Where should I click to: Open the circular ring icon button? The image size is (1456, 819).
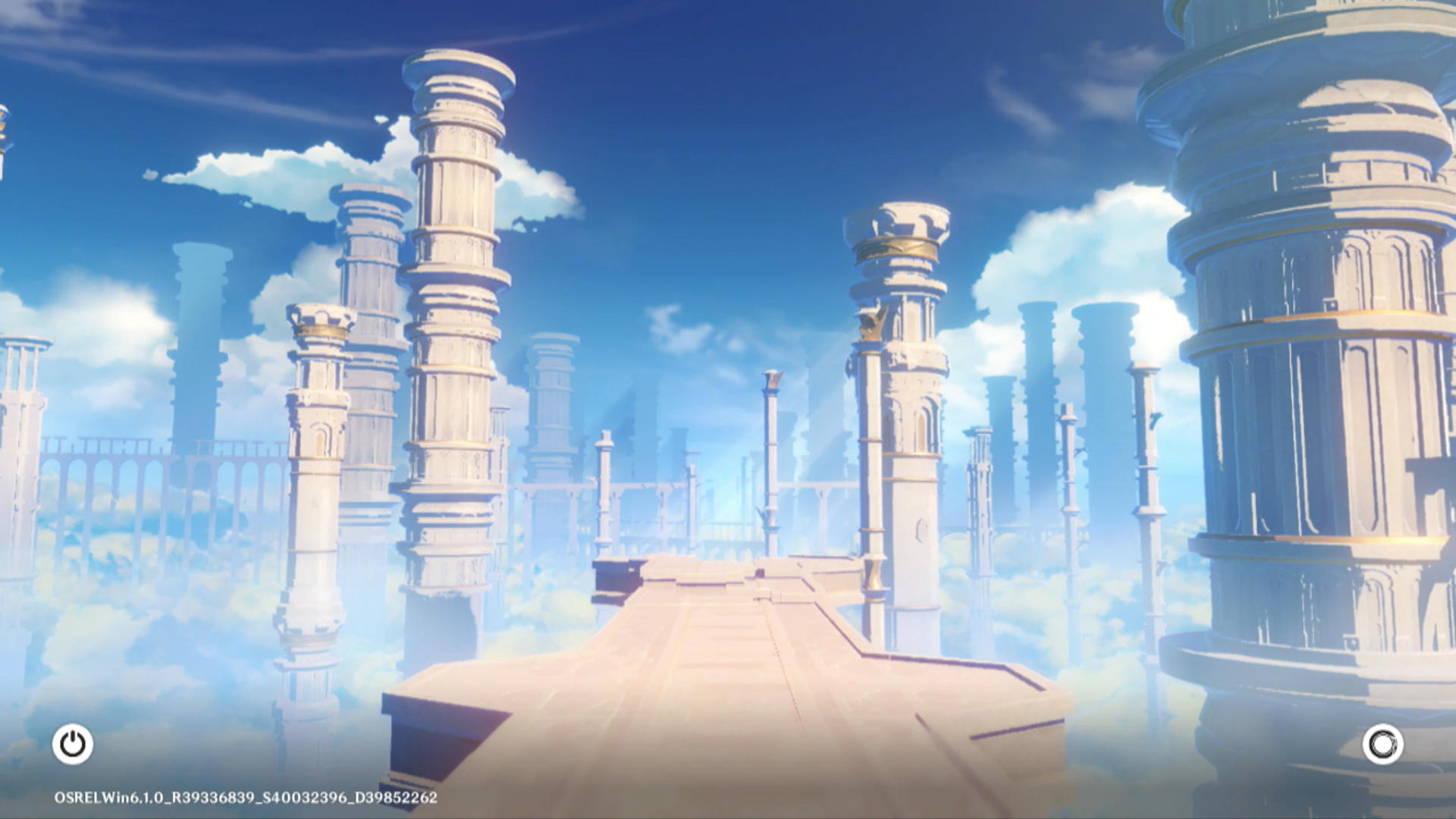tap(1382, 744)
